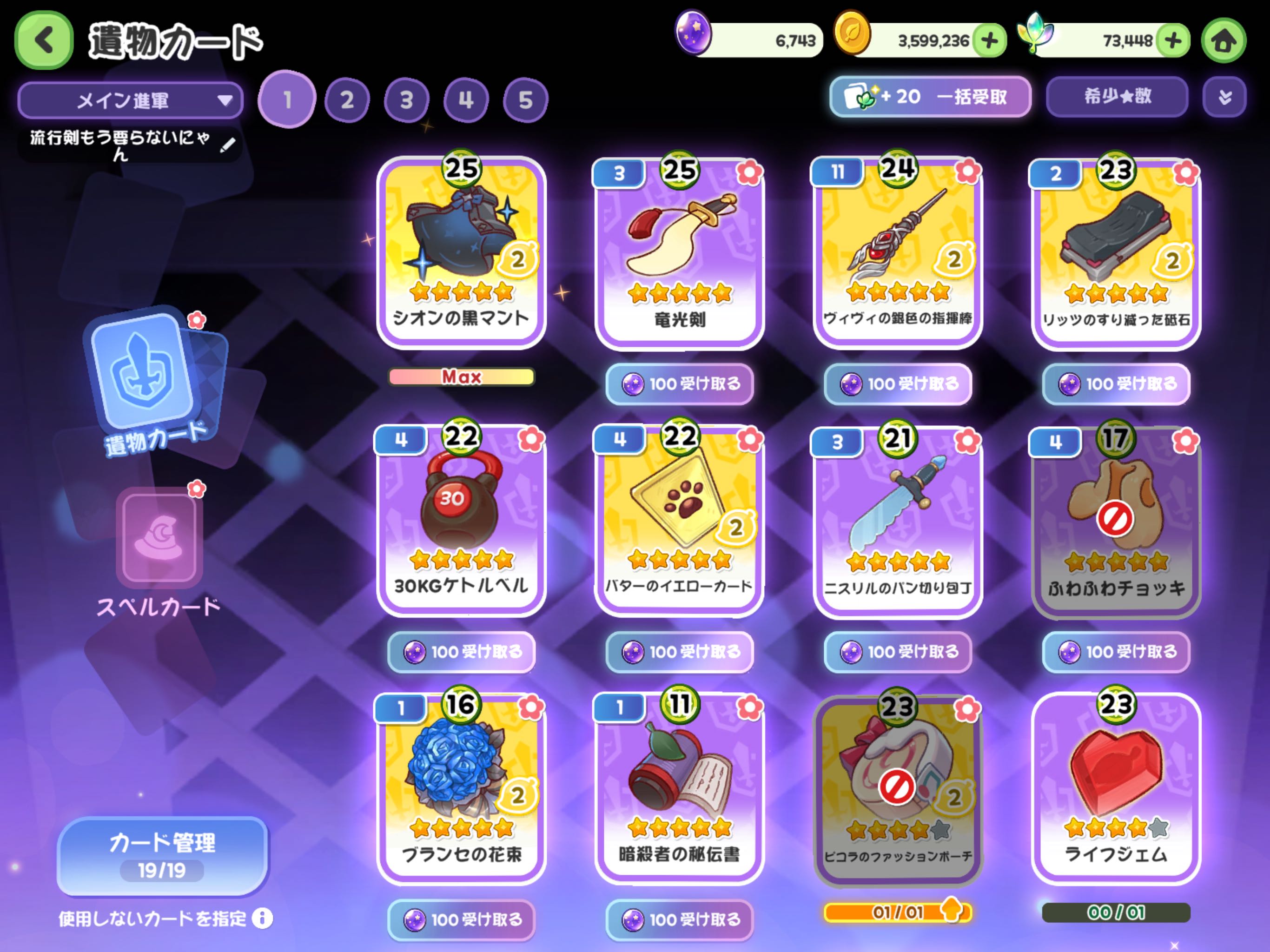The height and width of the screenshot is (952, 1270).
Task: Choose the 竜光剣 relic card
Action: pos(679,252)
